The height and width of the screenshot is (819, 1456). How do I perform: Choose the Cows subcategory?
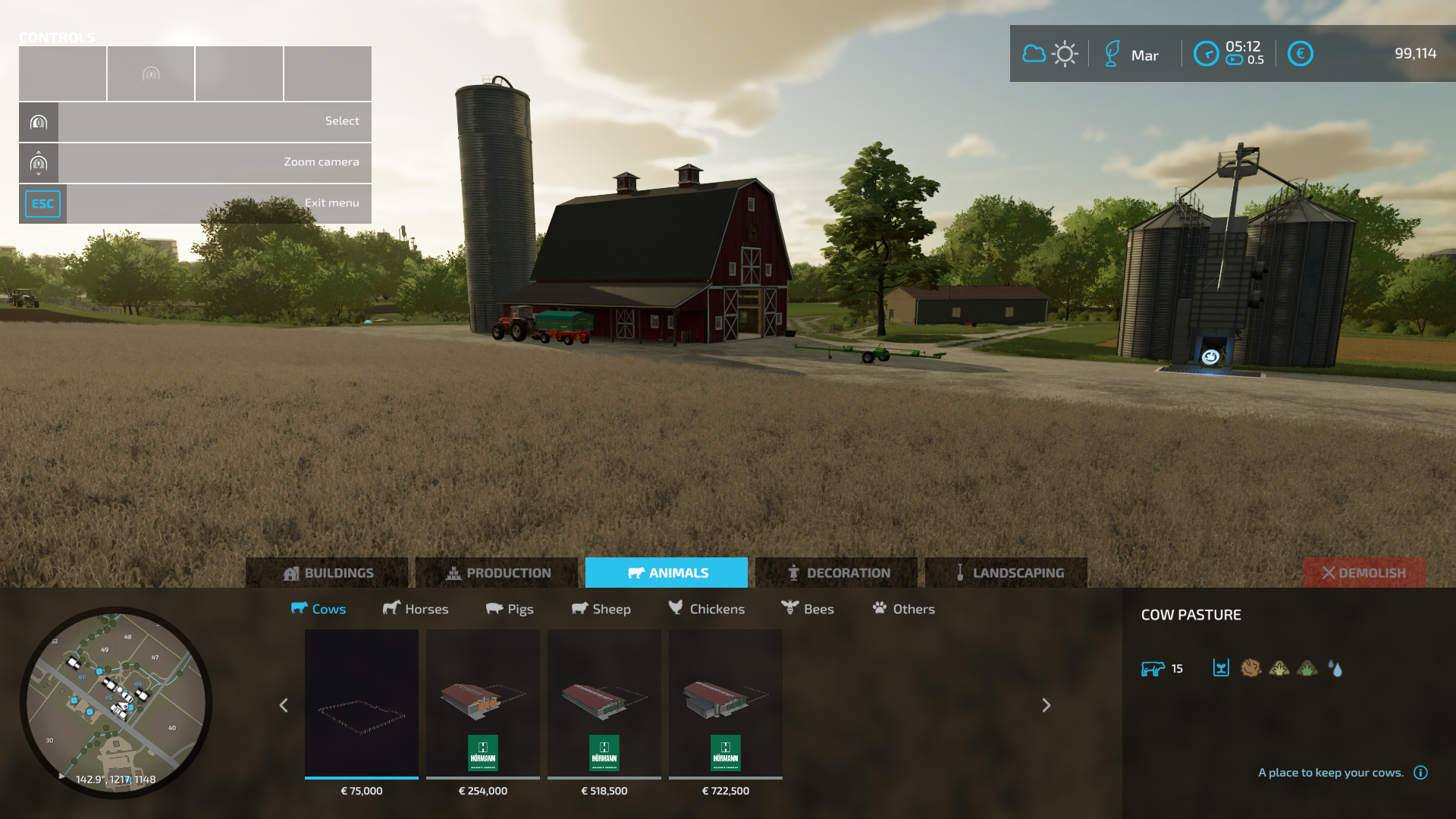click(x=318, y=609)
